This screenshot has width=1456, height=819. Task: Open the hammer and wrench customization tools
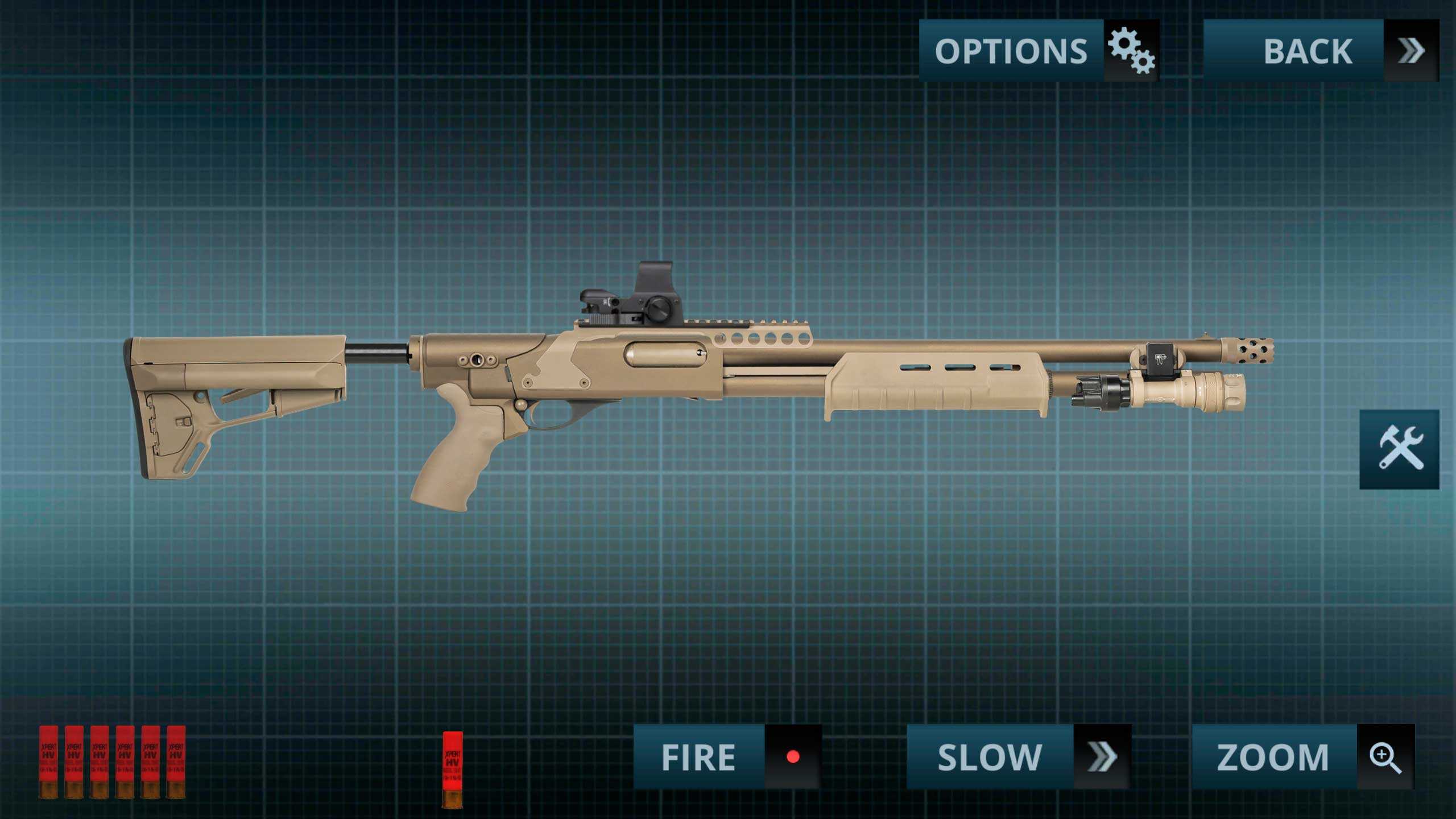click(1399, 449)
